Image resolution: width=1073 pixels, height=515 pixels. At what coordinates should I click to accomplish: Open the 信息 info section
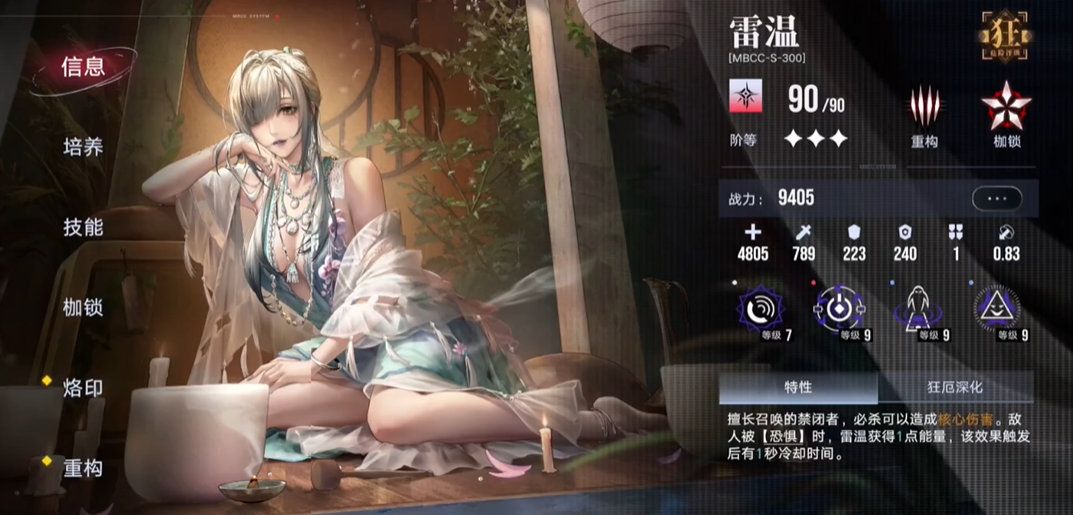pos(83,67)
